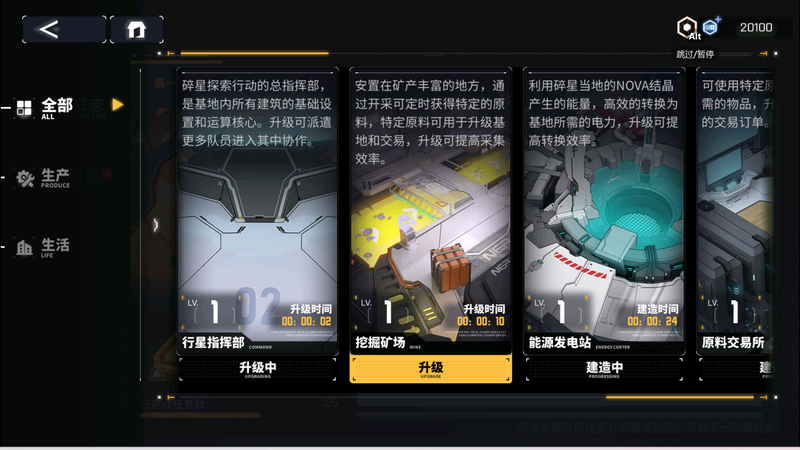Return to the home screen
This screenshot has height=450, width=800.
coord(137,29)
